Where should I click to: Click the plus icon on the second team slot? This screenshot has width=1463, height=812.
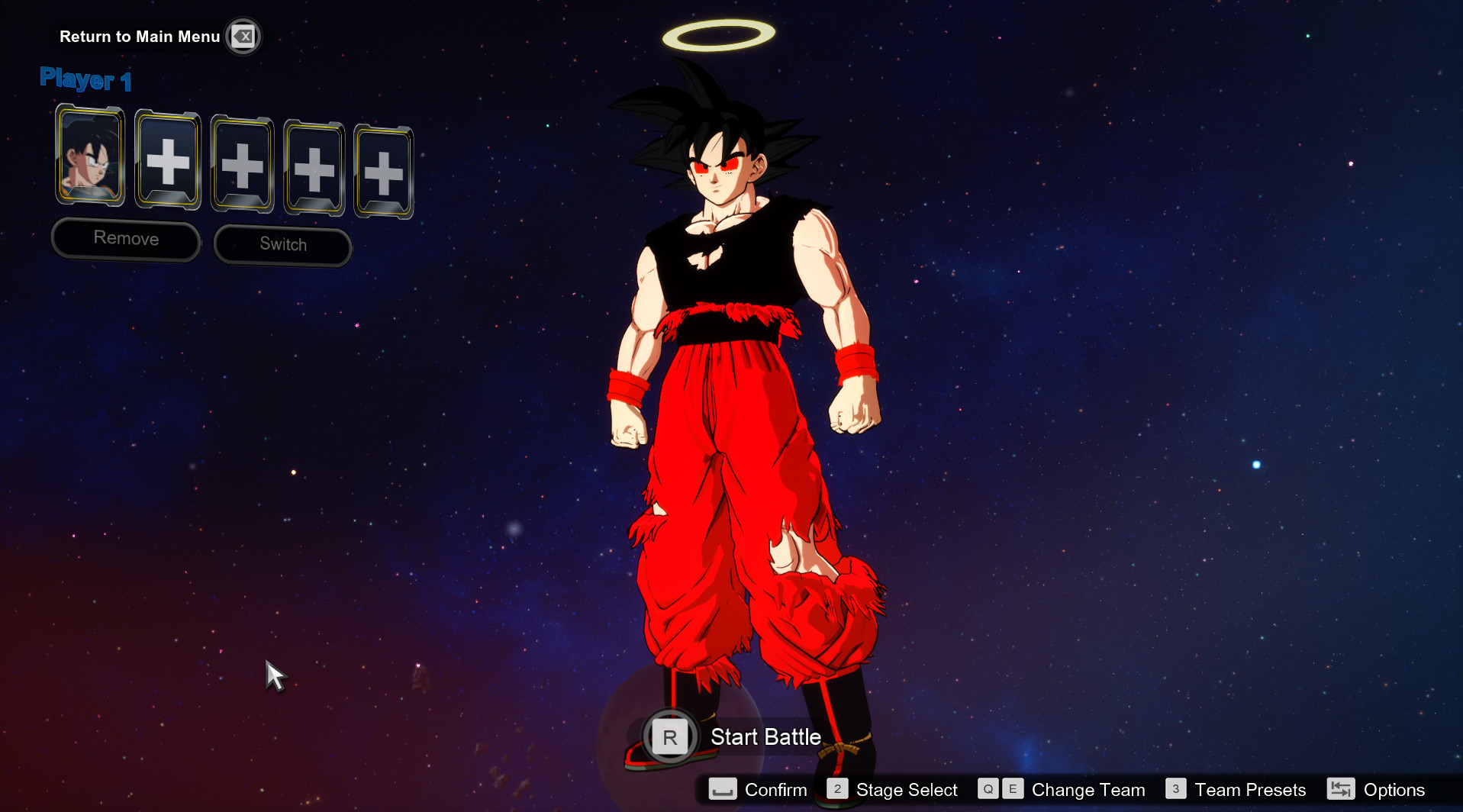(x=168, y=163)
